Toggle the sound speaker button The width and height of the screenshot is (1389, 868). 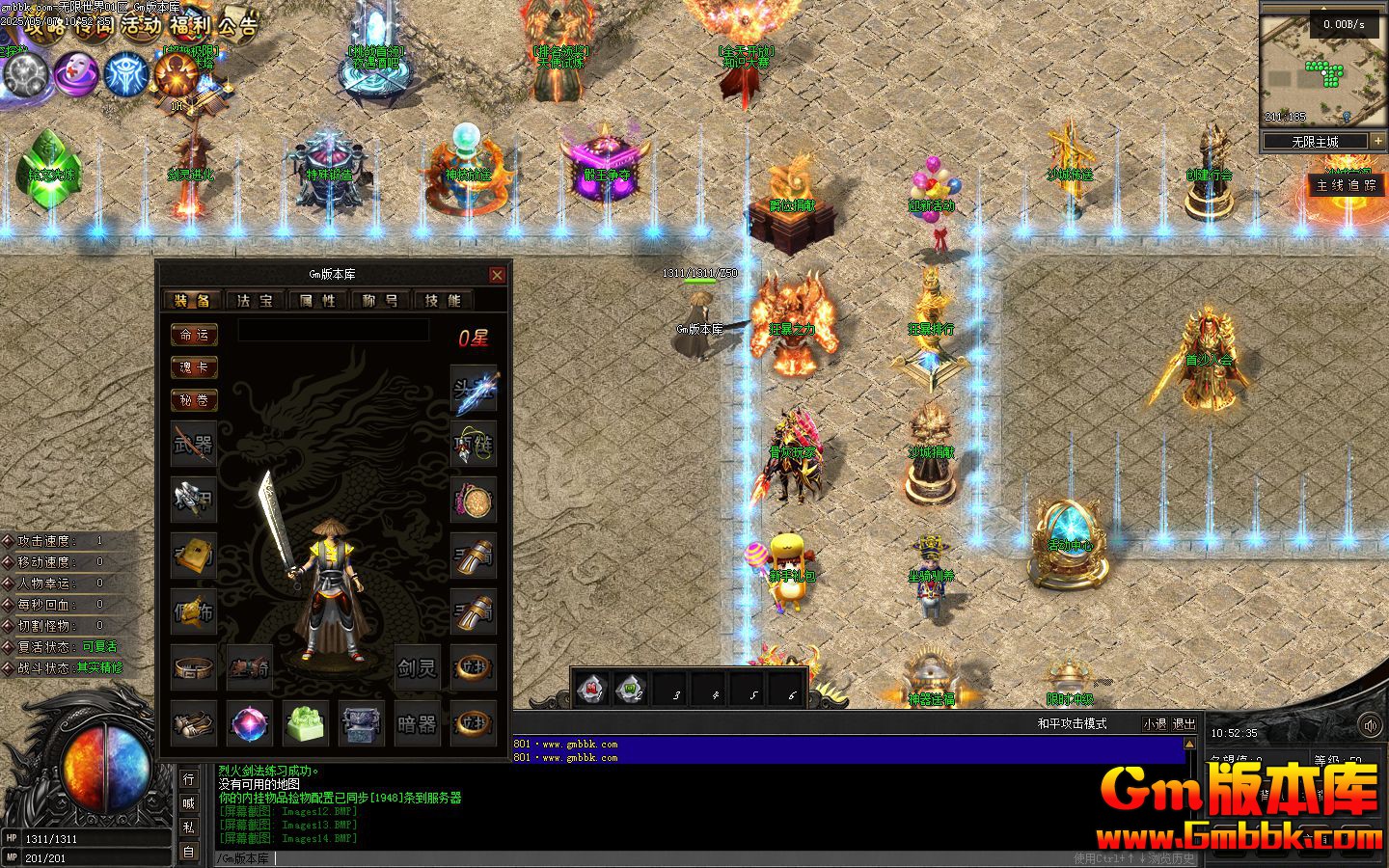coord(1370,725)
